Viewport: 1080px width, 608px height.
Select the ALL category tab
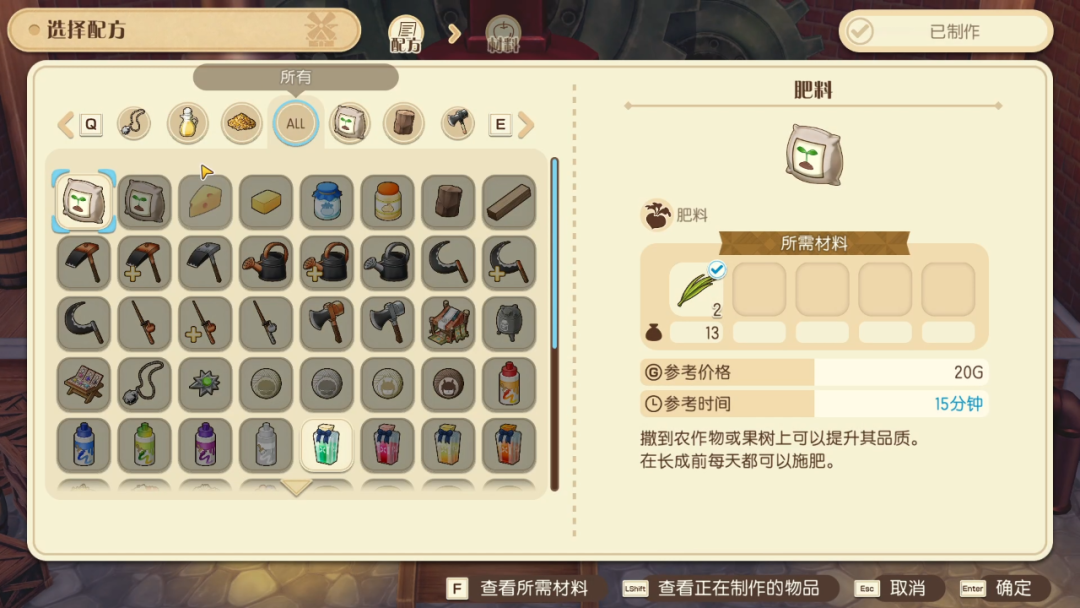295,124
